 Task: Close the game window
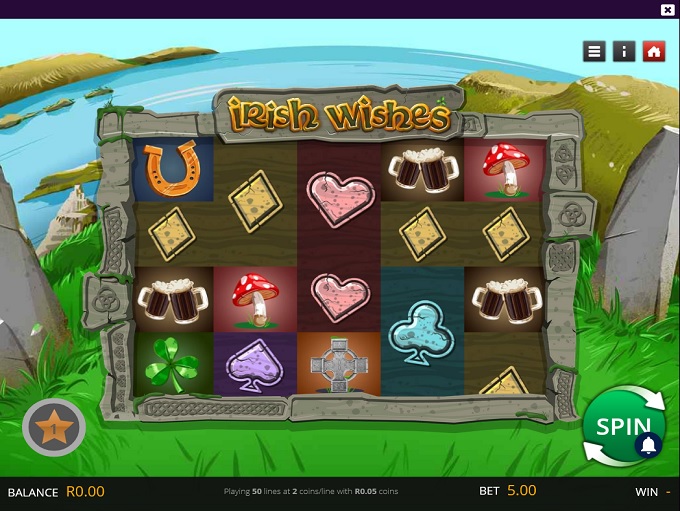click(668, 9)
